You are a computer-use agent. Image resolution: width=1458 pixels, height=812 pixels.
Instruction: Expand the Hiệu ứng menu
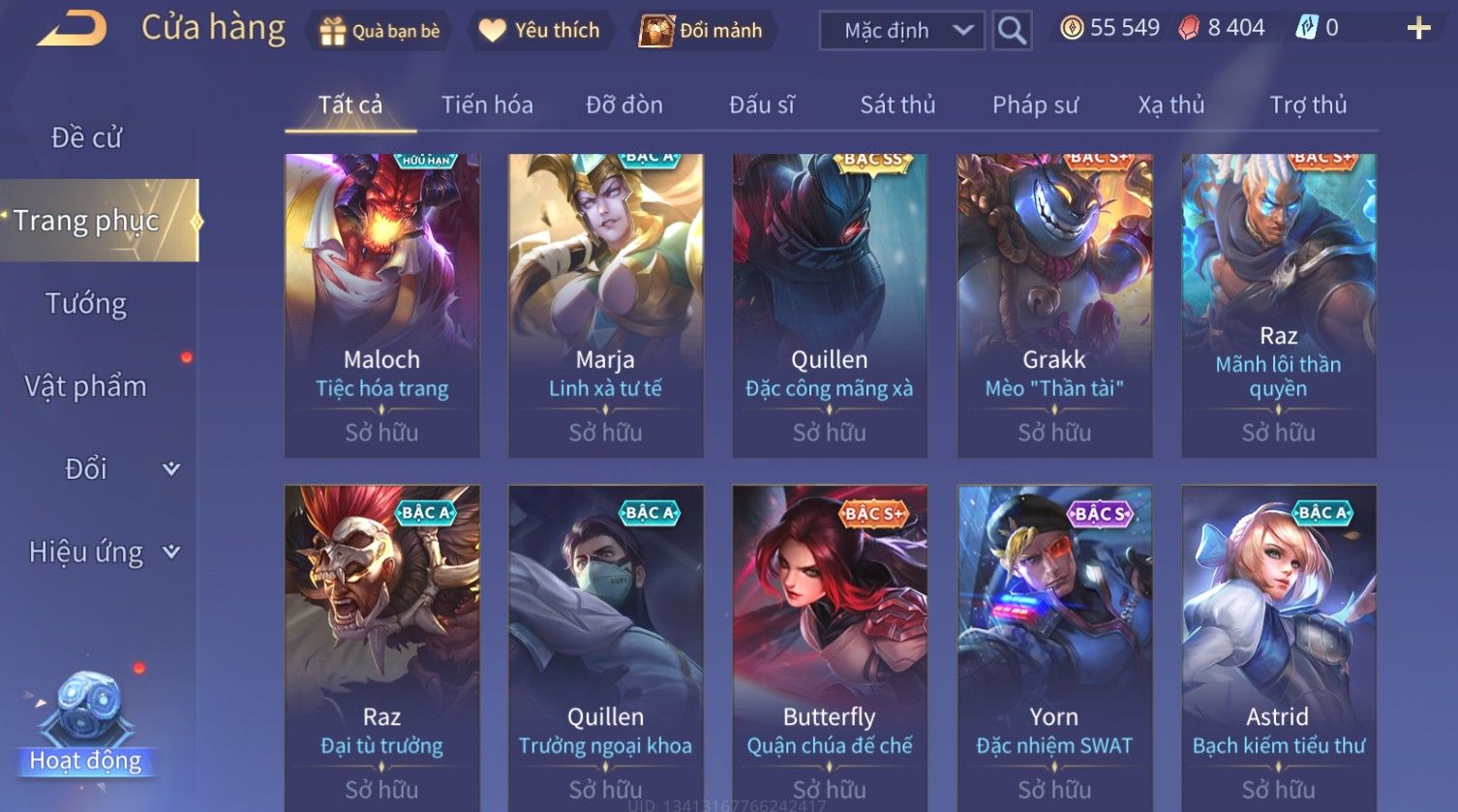point(102,552)
